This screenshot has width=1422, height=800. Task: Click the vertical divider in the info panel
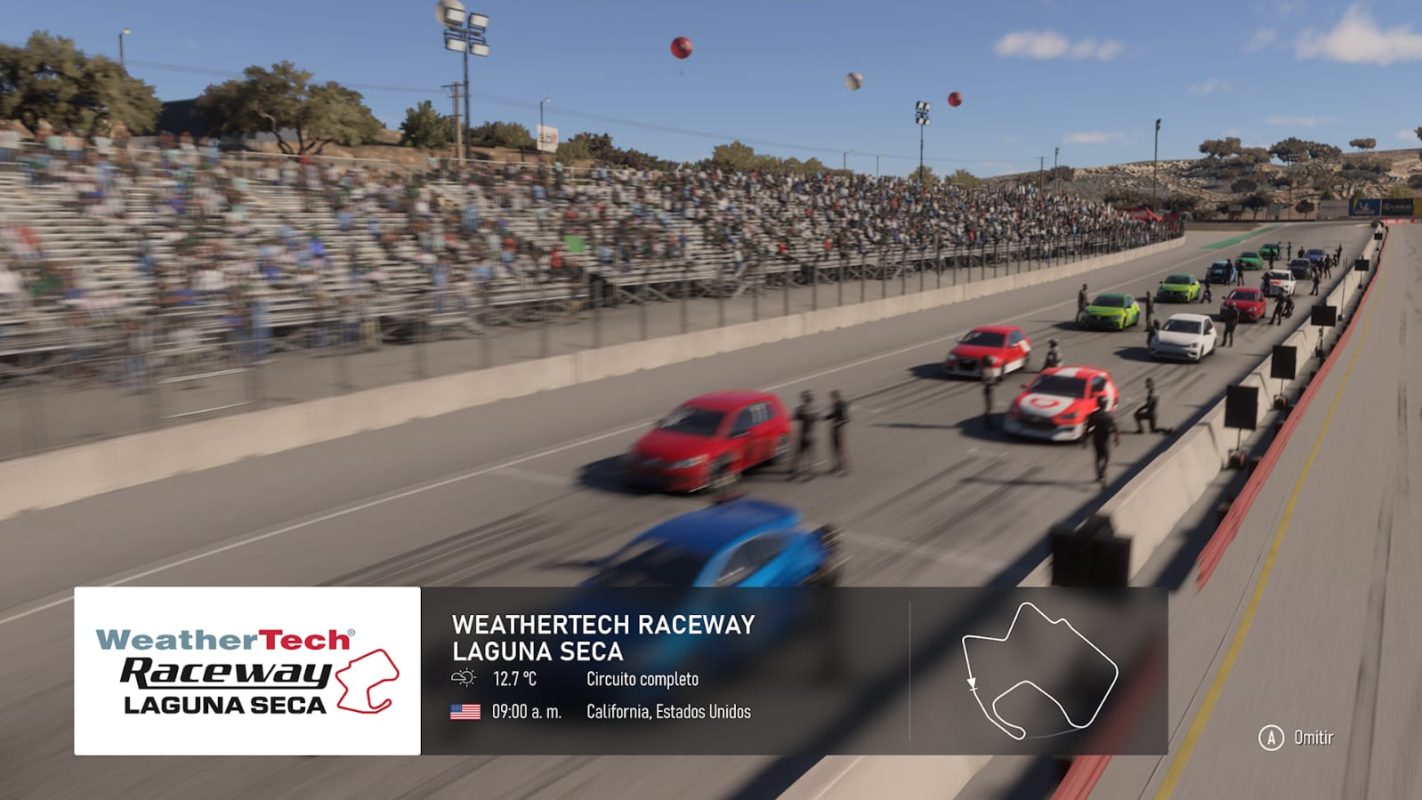[910, 672]
